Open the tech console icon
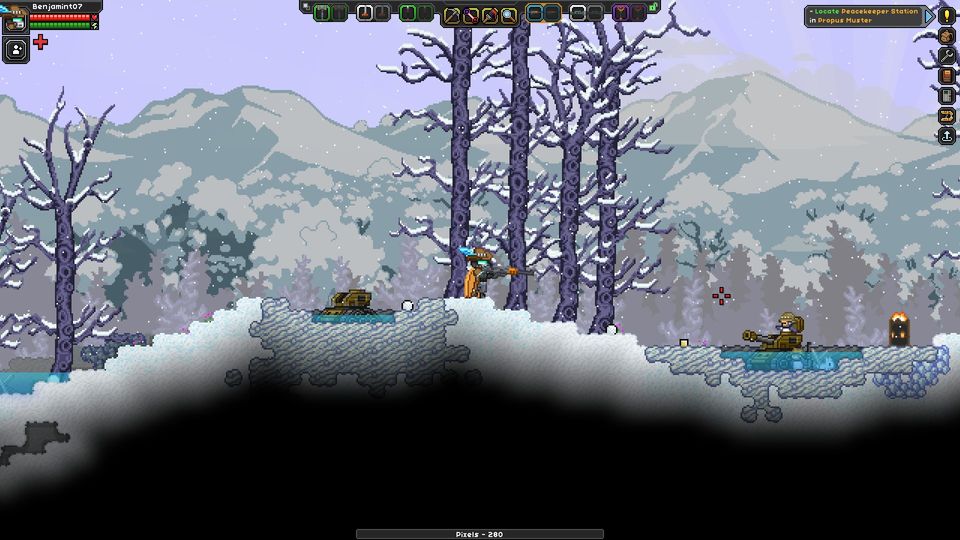 (x=946, y=96)
